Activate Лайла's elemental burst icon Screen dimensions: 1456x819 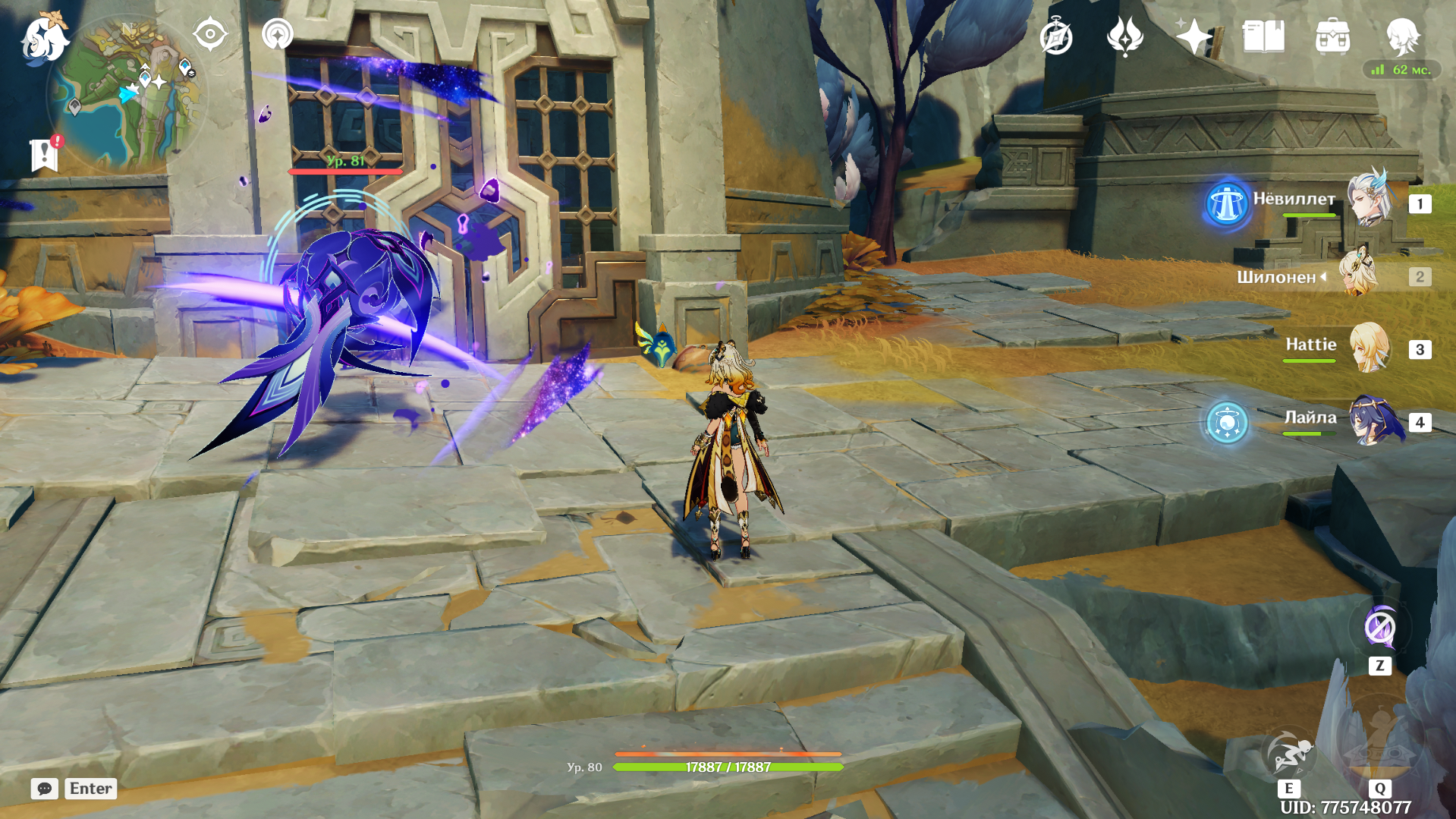[1226, 422]
